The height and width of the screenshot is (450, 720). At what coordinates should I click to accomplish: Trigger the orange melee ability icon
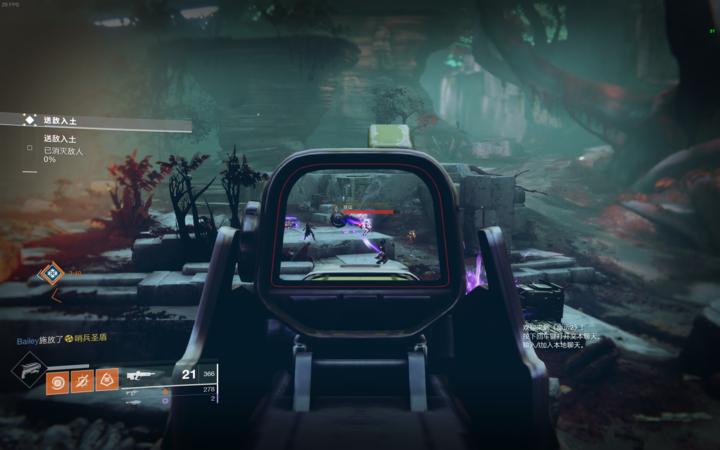tap(82, 380)
